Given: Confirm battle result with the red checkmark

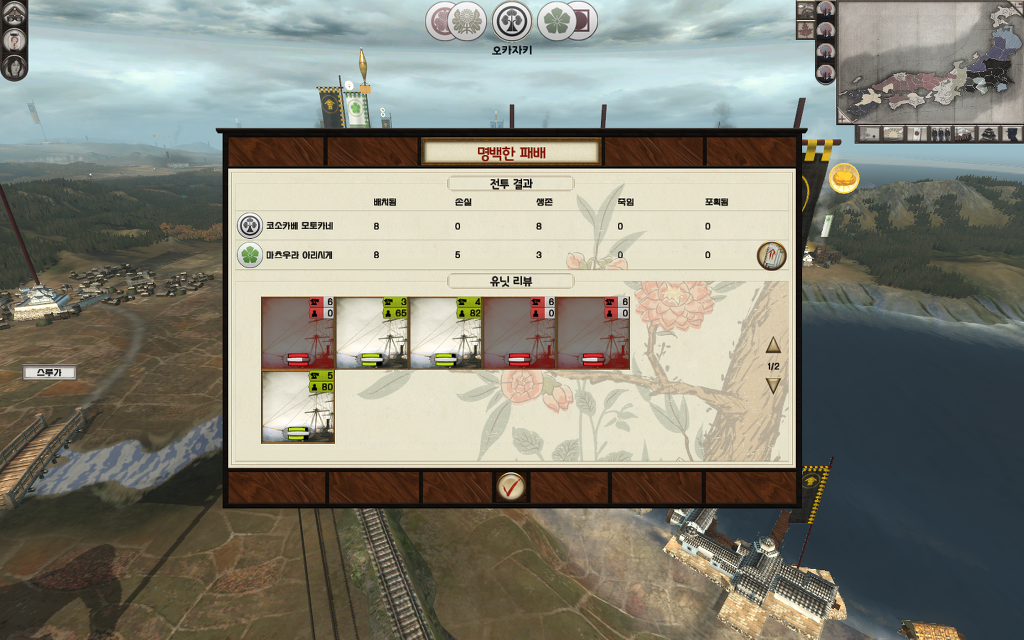Looking at the screenshot, I should [x=511, y=487].
